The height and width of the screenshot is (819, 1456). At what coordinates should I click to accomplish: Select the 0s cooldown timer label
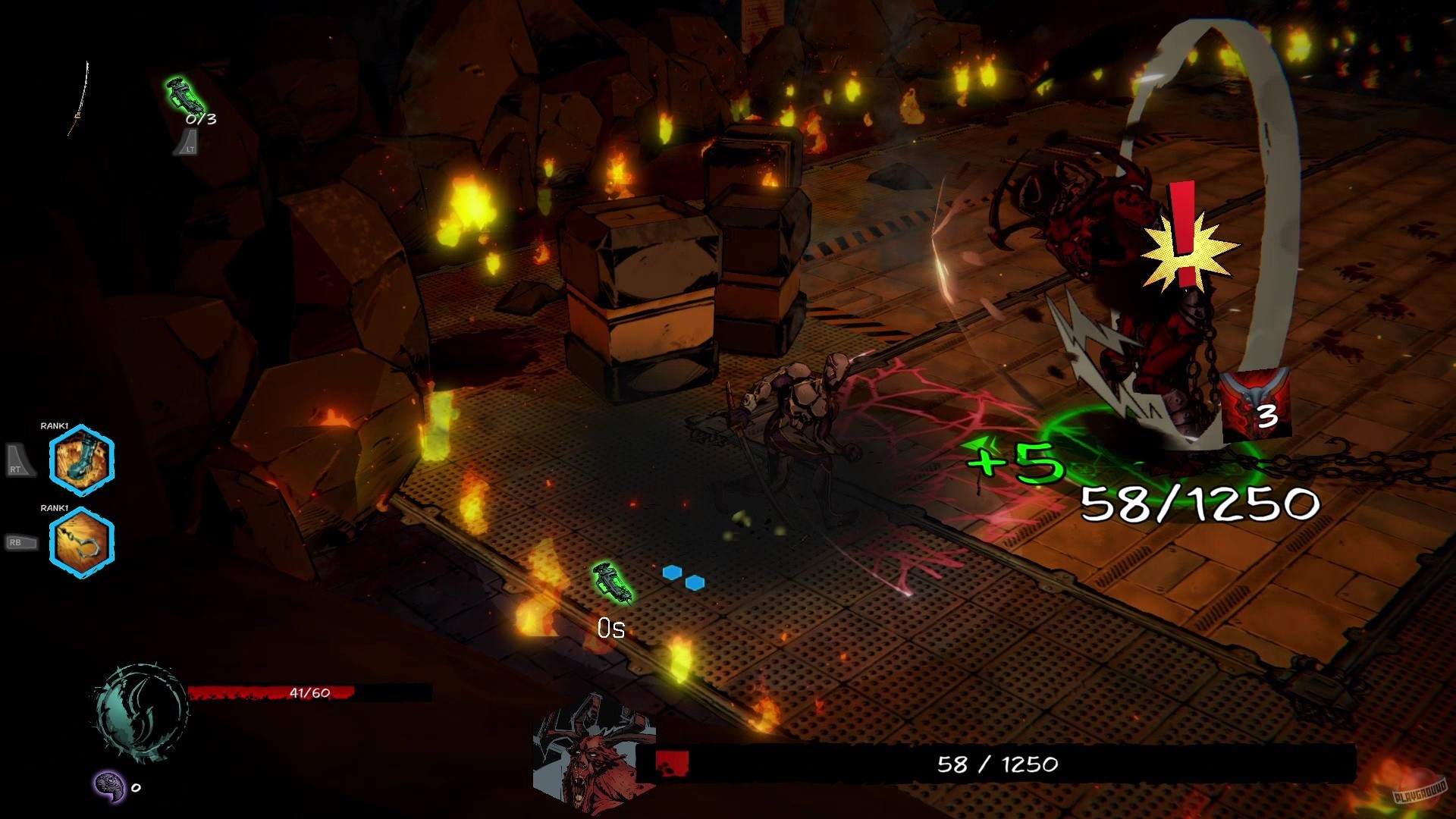610,627
